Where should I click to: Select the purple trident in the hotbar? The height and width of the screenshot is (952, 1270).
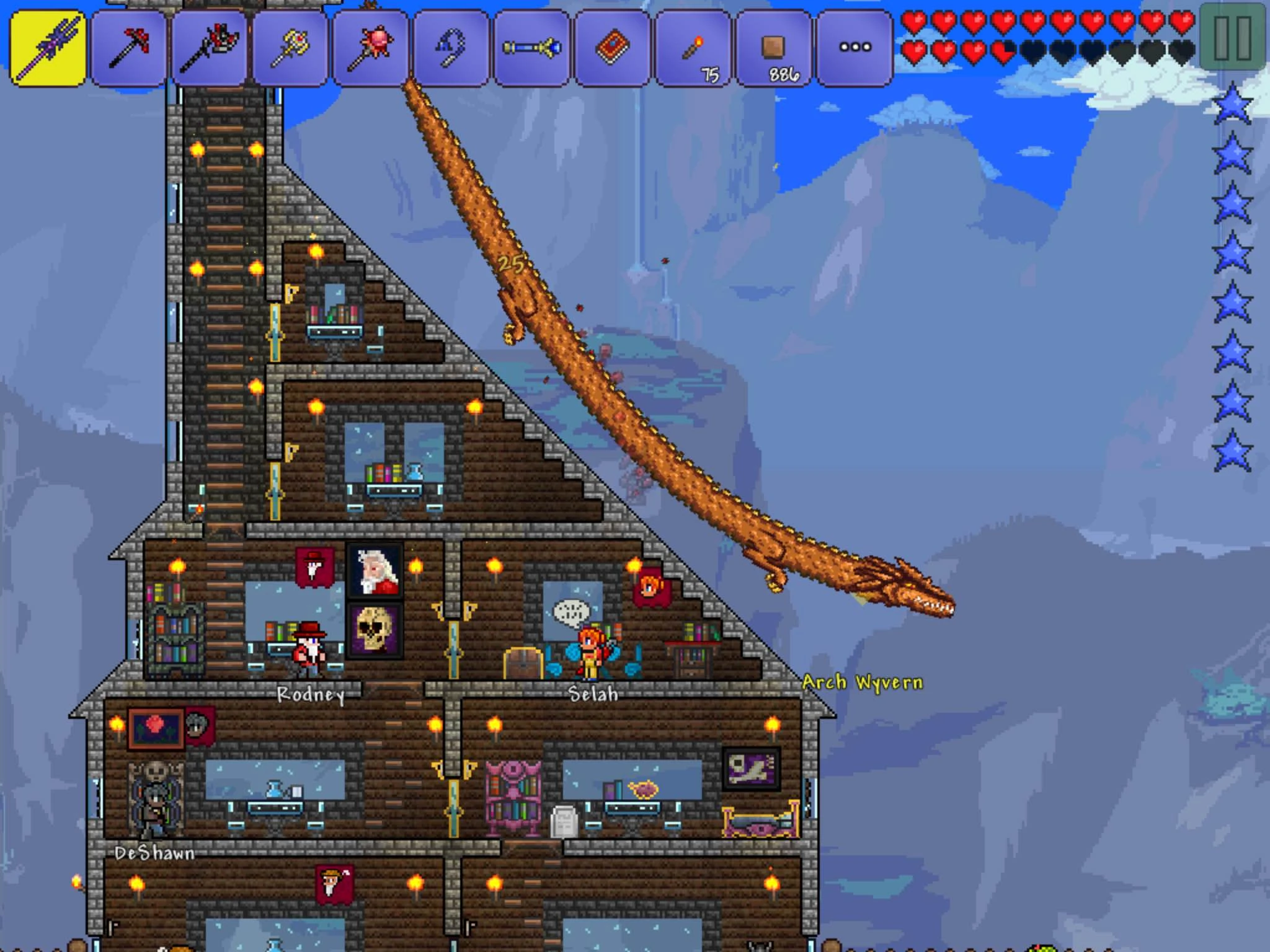point(48,47)
